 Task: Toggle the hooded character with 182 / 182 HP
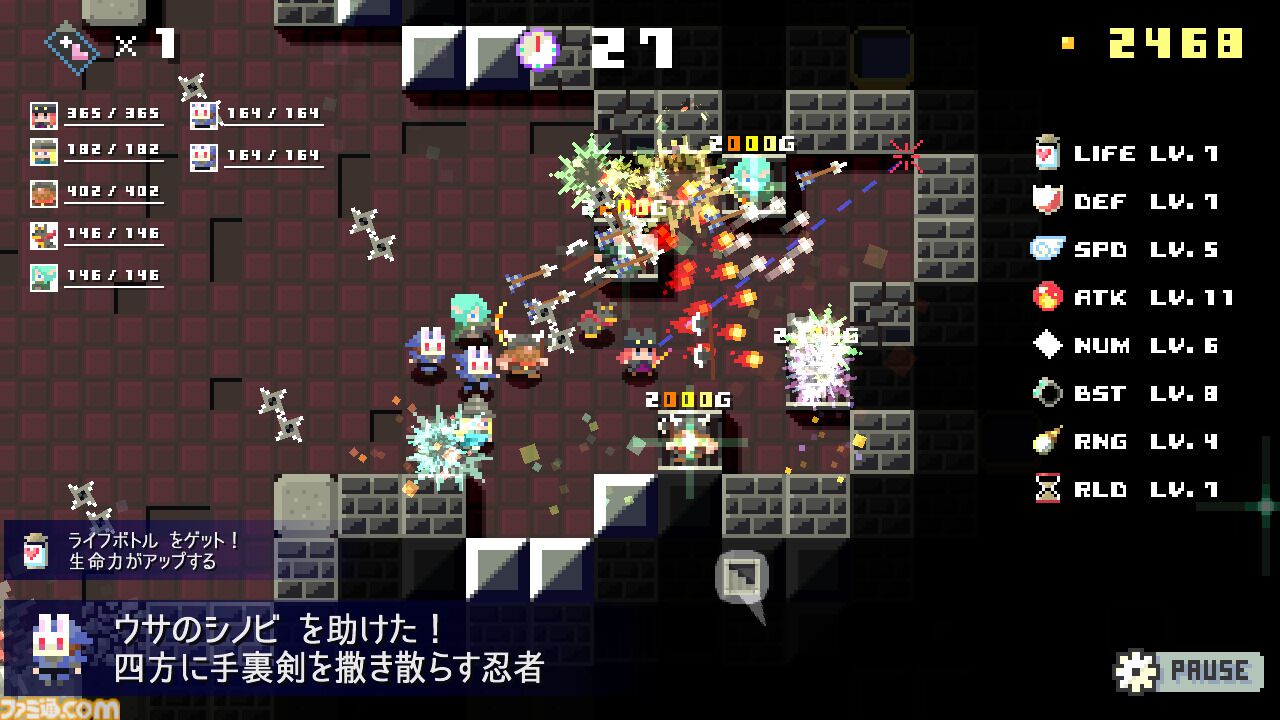click(42, 150)
